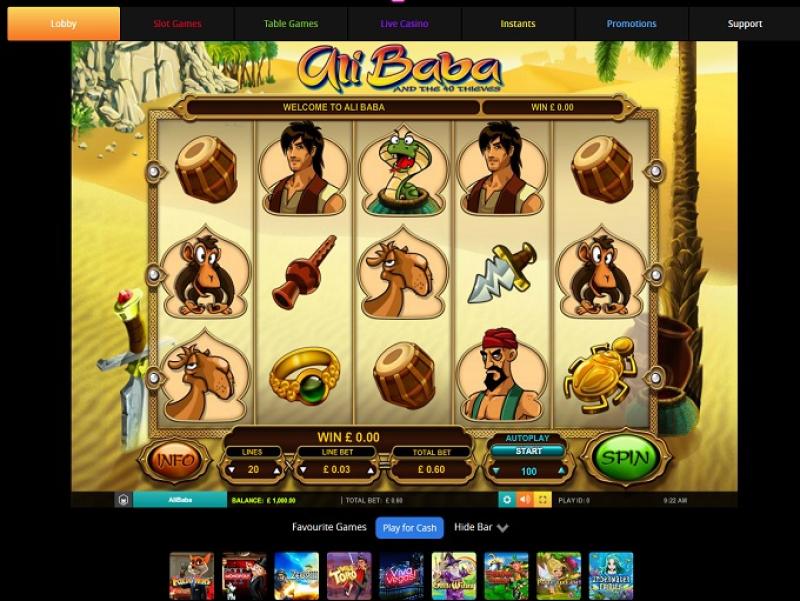
Task: Show the Promotions page
Action: (631, 24)
